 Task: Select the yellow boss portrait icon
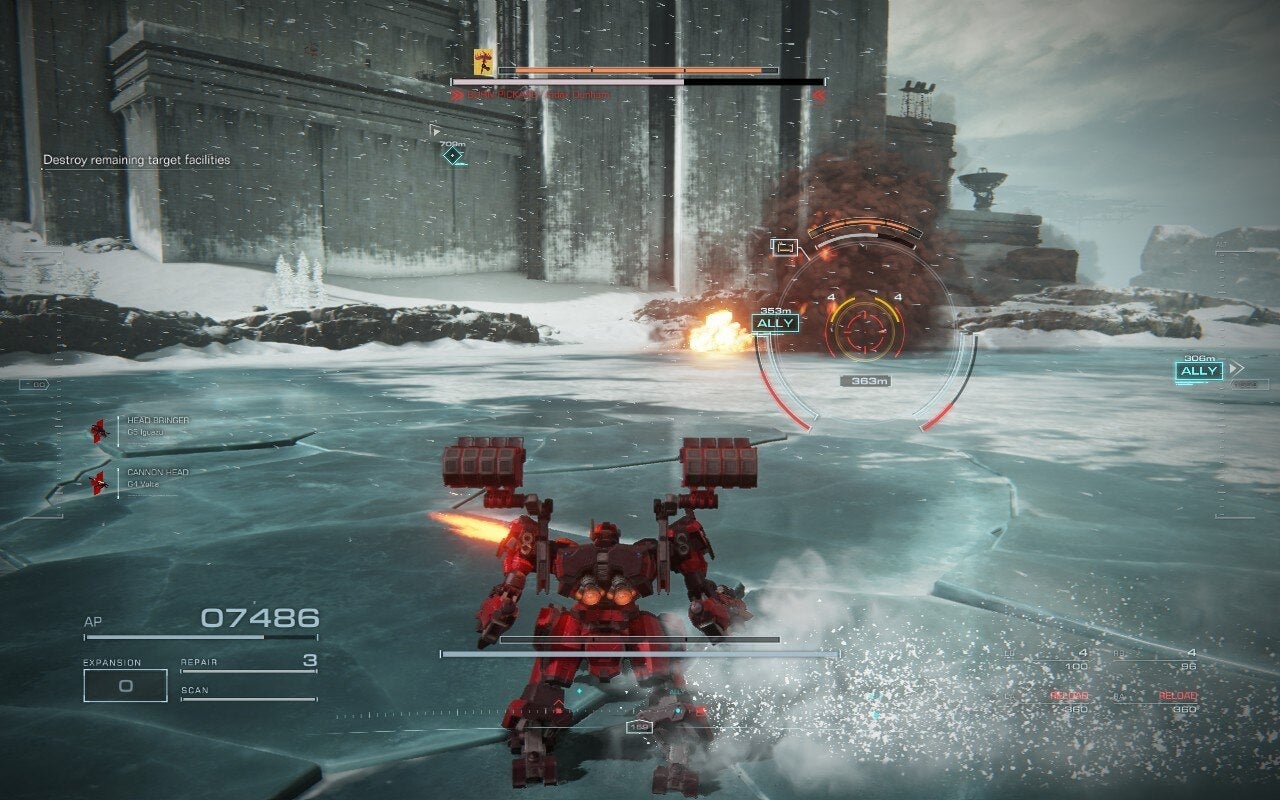[x=483, y=63]
